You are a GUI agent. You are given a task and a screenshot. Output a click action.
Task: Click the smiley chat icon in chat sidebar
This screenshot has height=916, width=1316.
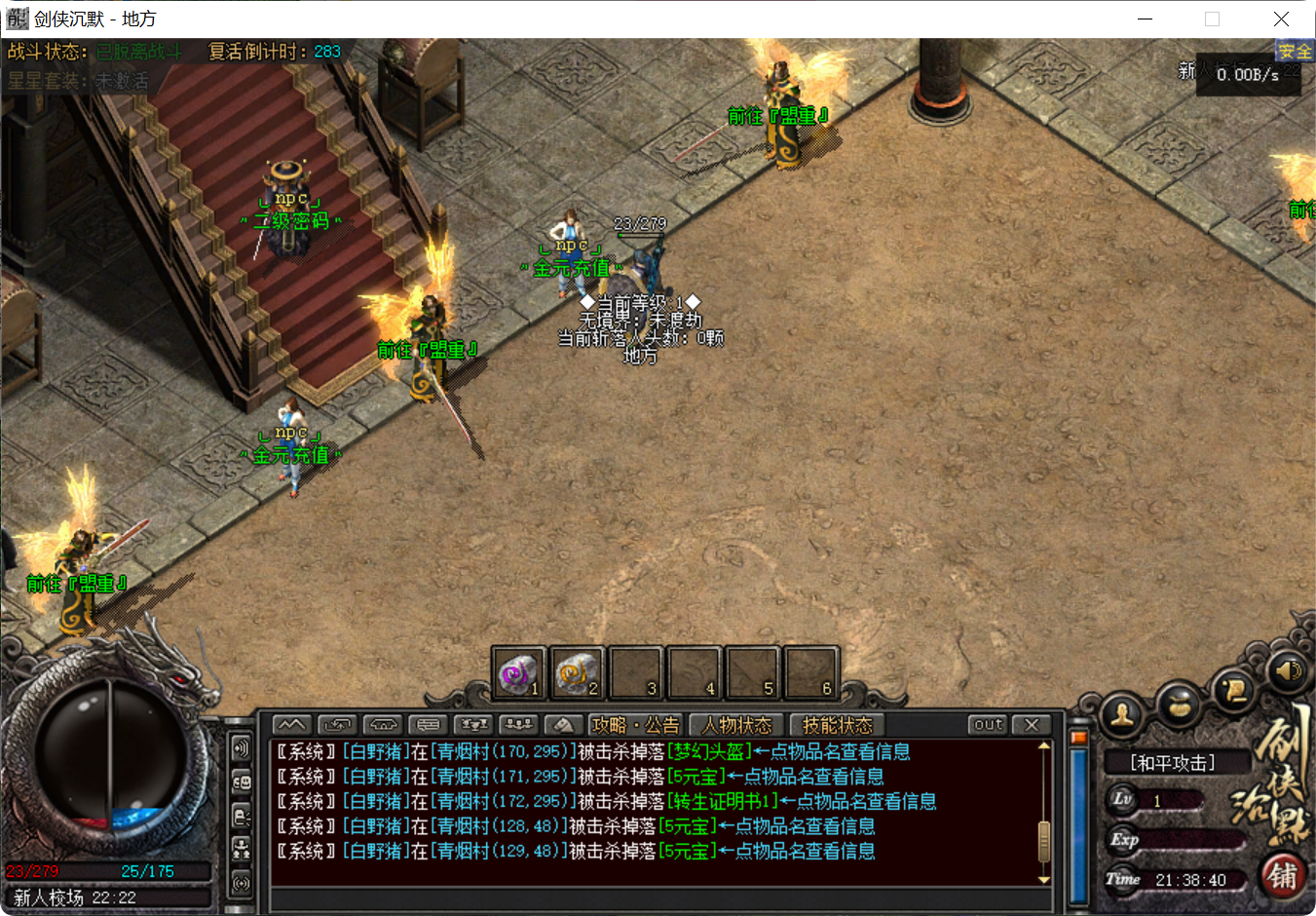pyautogui.click(x=241, y=780)
